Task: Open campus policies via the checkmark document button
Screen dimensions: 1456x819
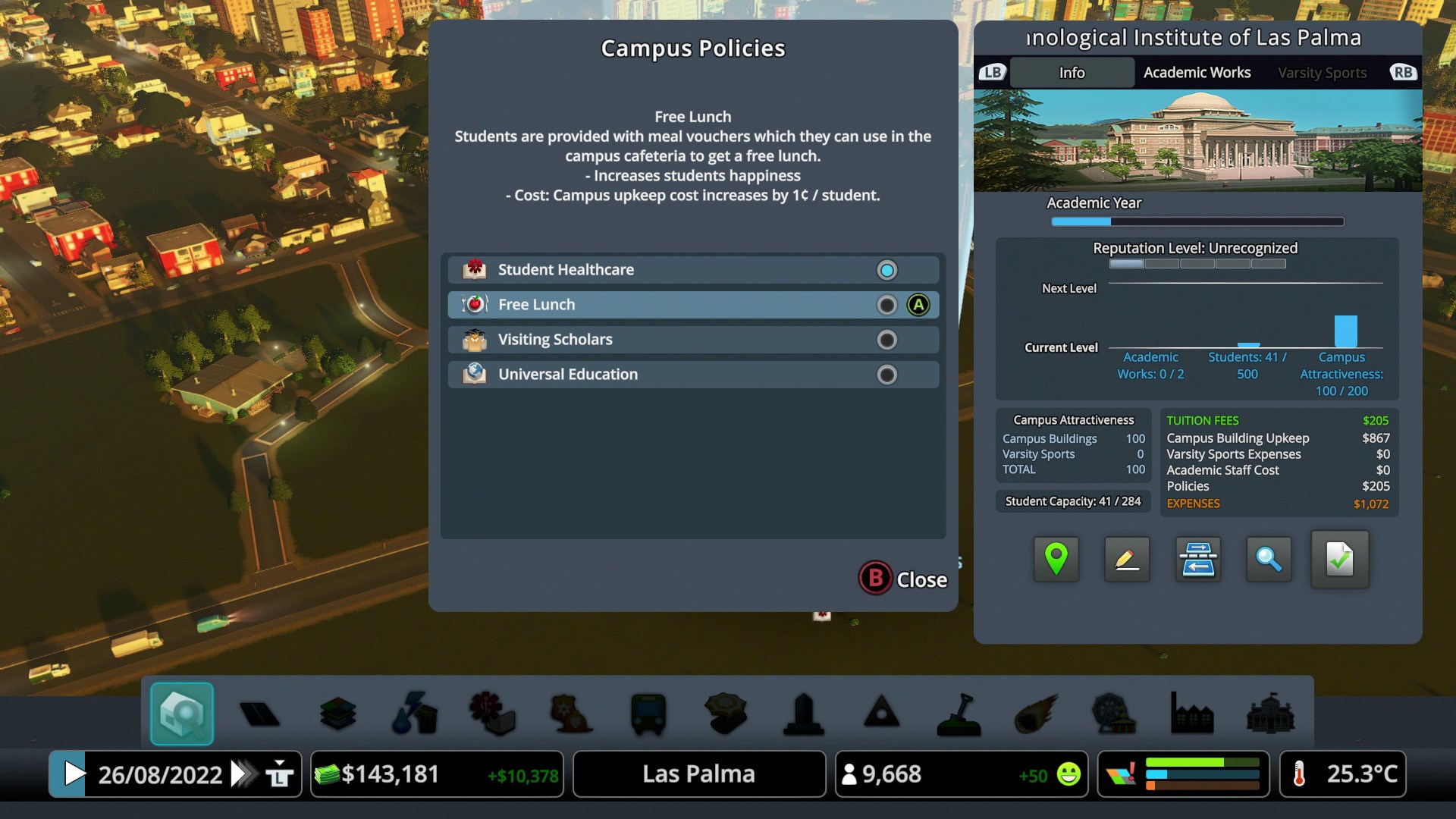Action: tap(1340, 560)
